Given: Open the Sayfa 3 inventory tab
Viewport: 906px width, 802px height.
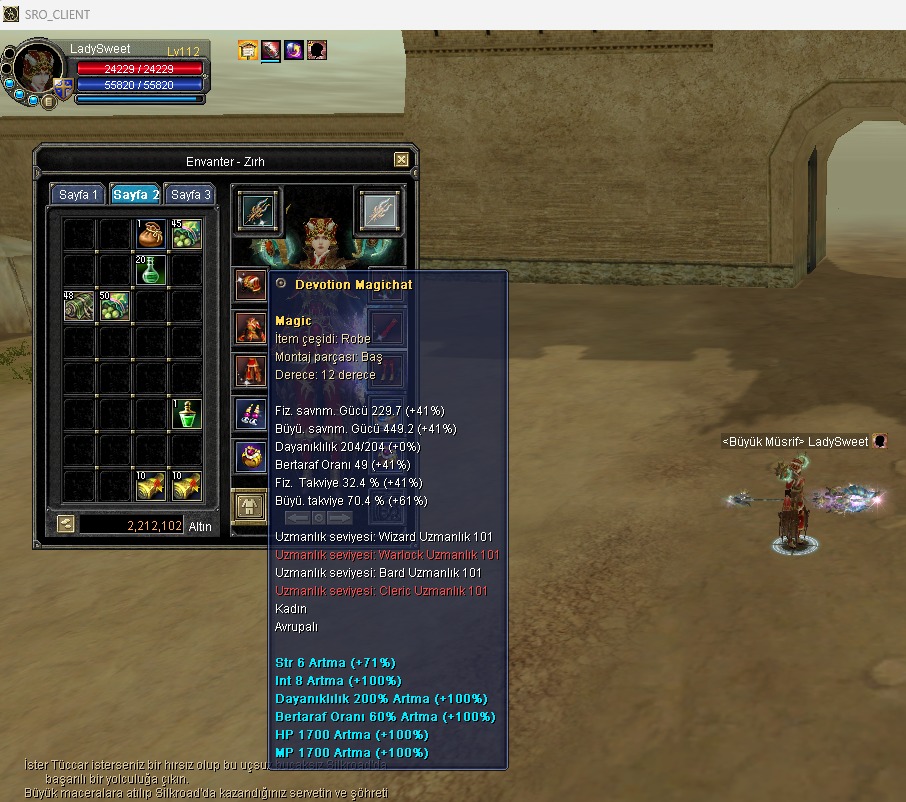Looking at the screenshot, I should pyautogui.click(x=190, y=195).
